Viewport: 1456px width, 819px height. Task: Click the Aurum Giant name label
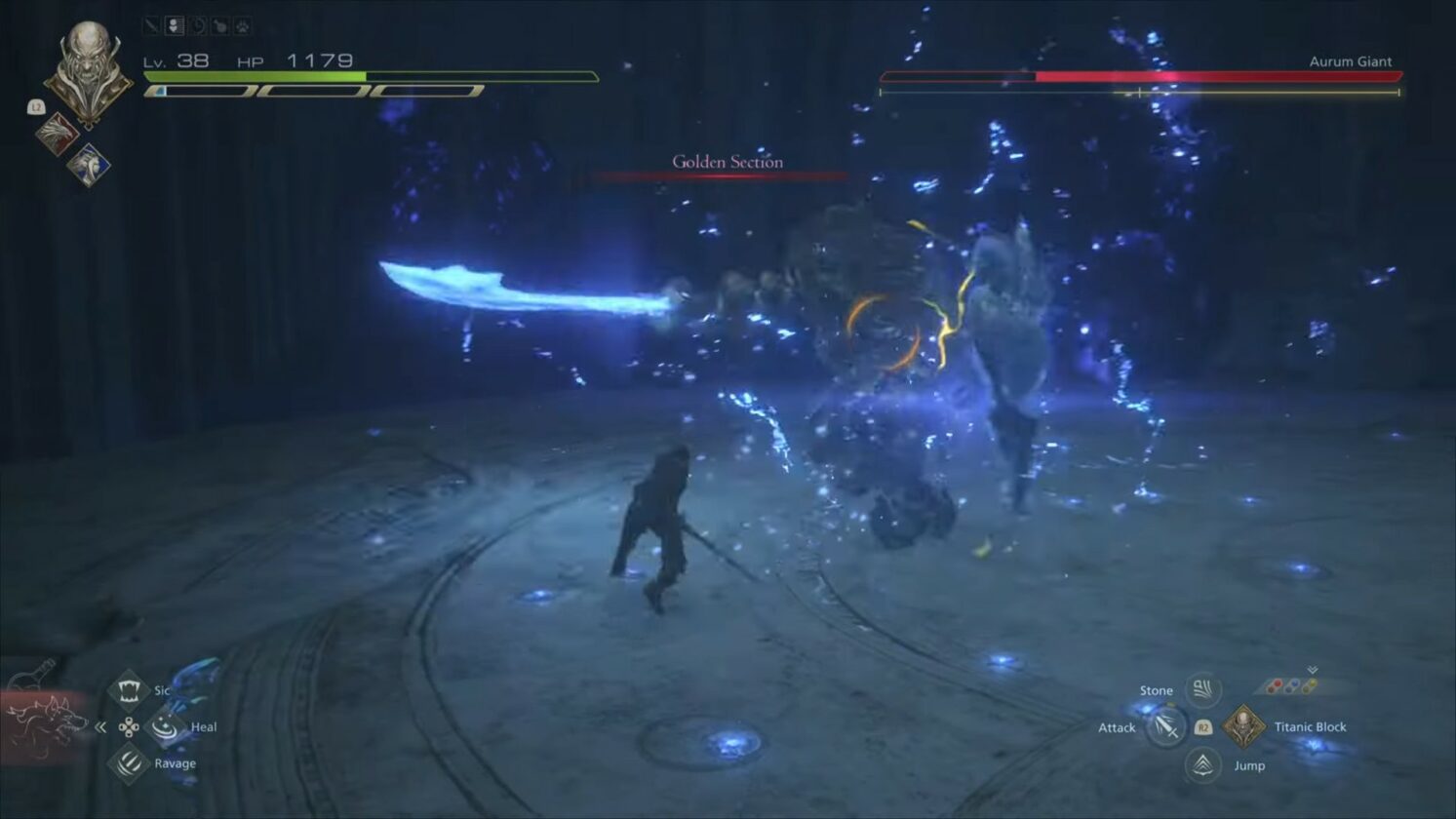1353,60
